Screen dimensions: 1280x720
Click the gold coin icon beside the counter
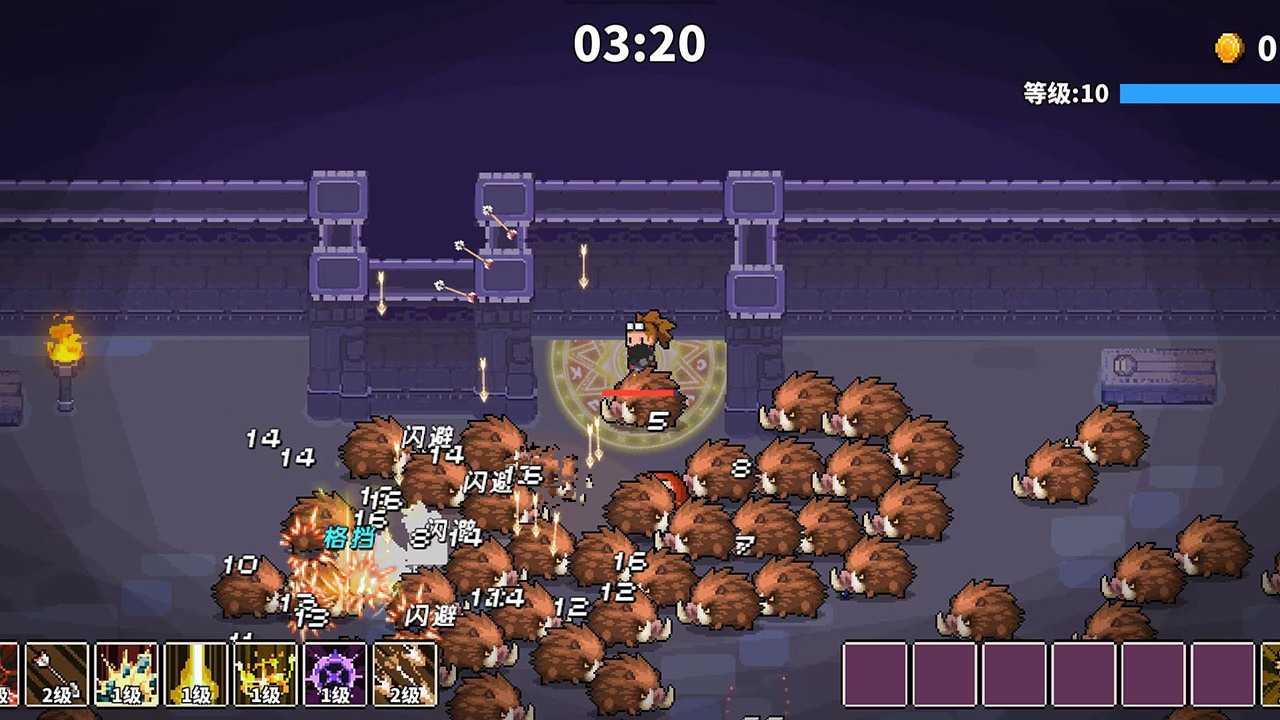[1228, 45]
